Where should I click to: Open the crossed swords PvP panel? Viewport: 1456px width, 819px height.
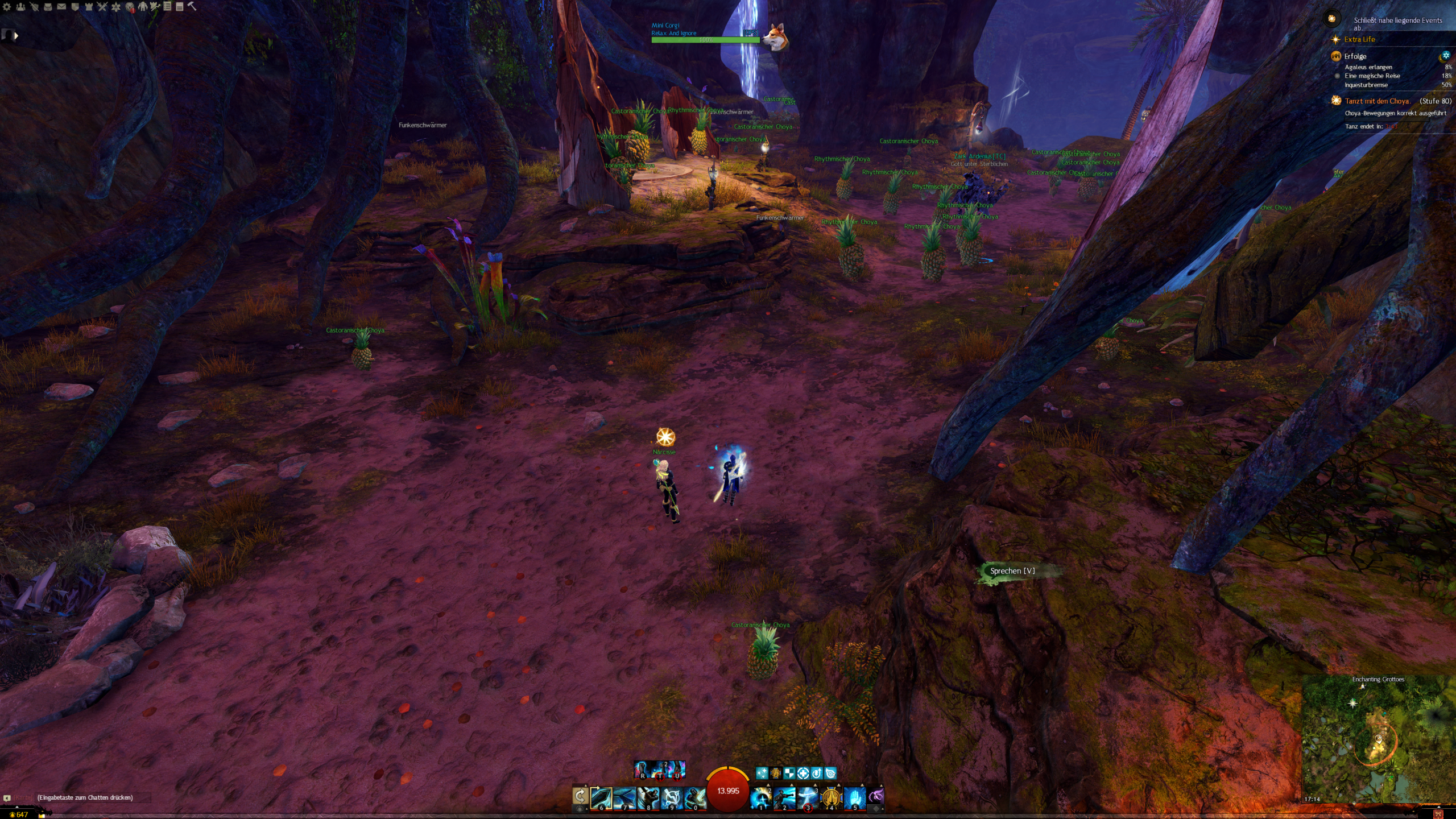point(102,7)
